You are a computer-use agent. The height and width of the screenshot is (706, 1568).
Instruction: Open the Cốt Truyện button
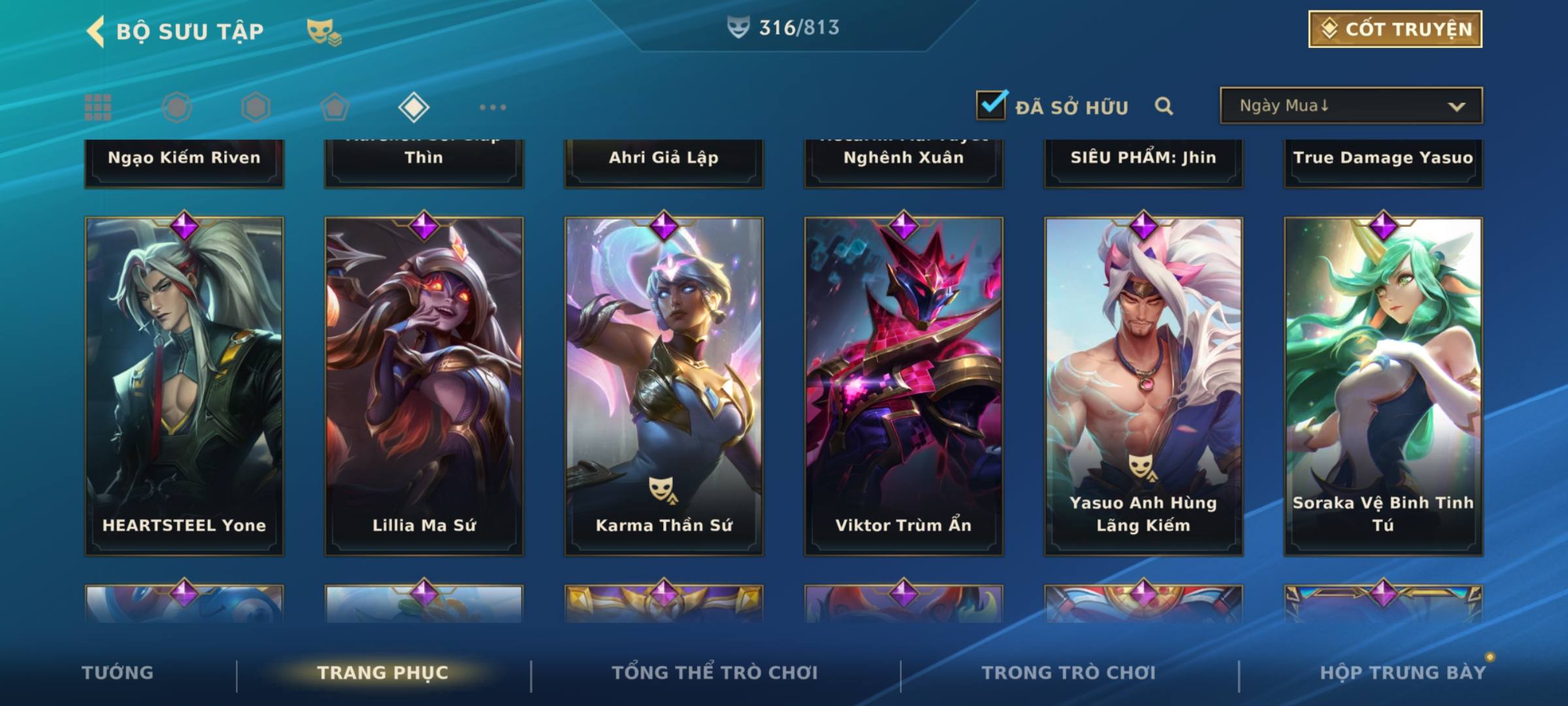point(1395,29)
